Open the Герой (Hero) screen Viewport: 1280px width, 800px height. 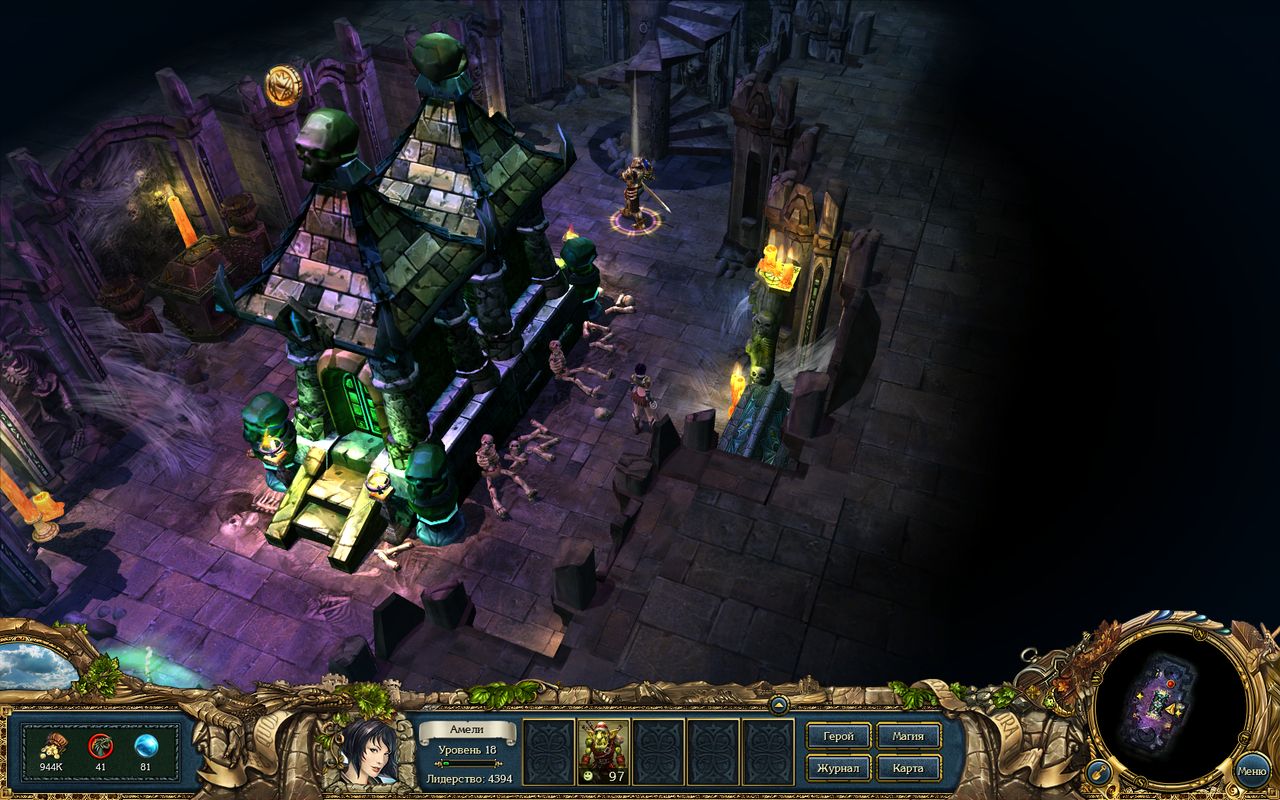pyautogui.click(x=838, y=735)
